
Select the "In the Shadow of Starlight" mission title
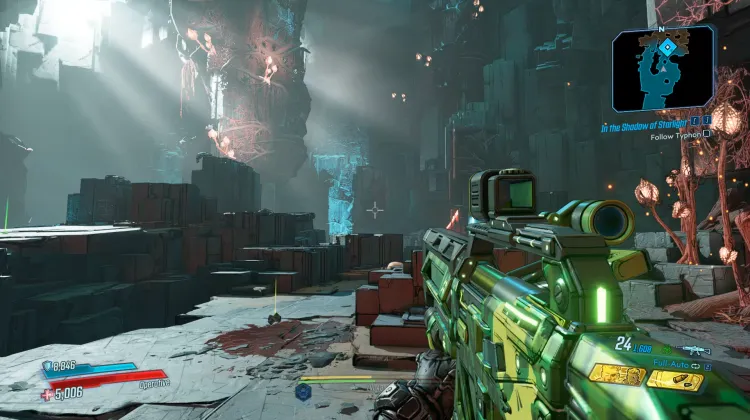point(648,127)
